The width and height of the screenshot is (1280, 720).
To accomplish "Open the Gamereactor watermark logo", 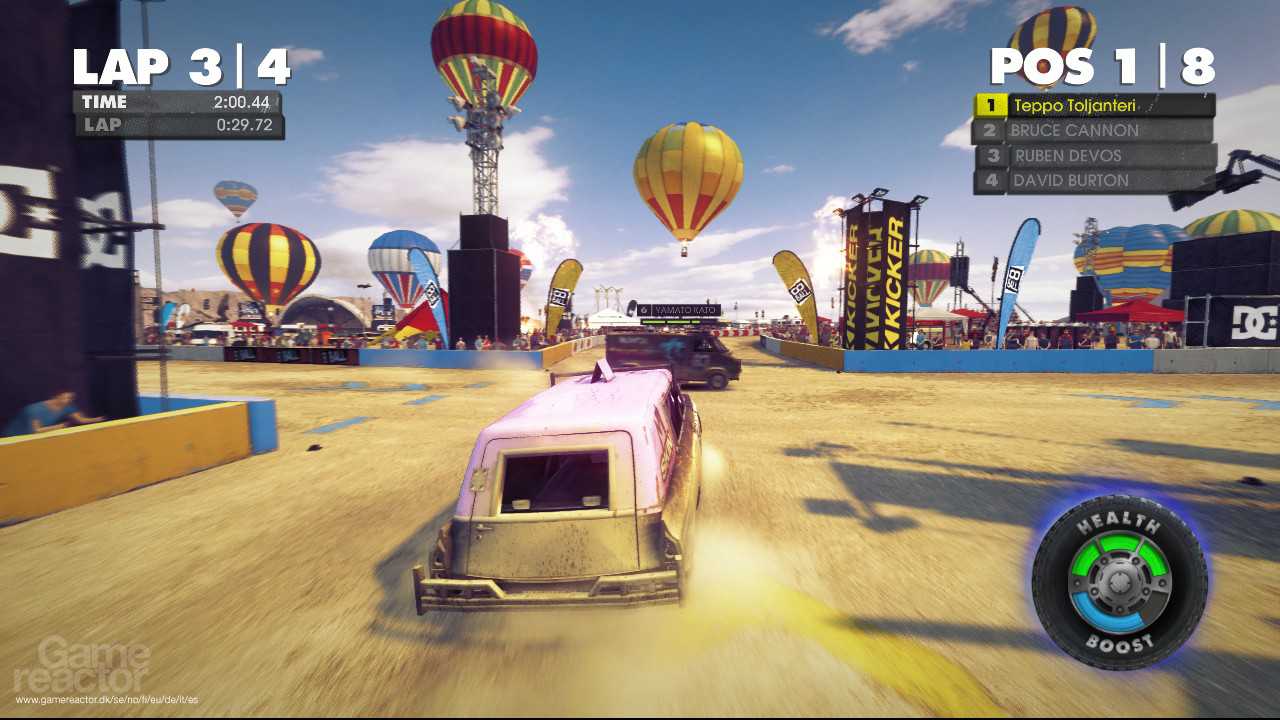I will click(83, 665).
